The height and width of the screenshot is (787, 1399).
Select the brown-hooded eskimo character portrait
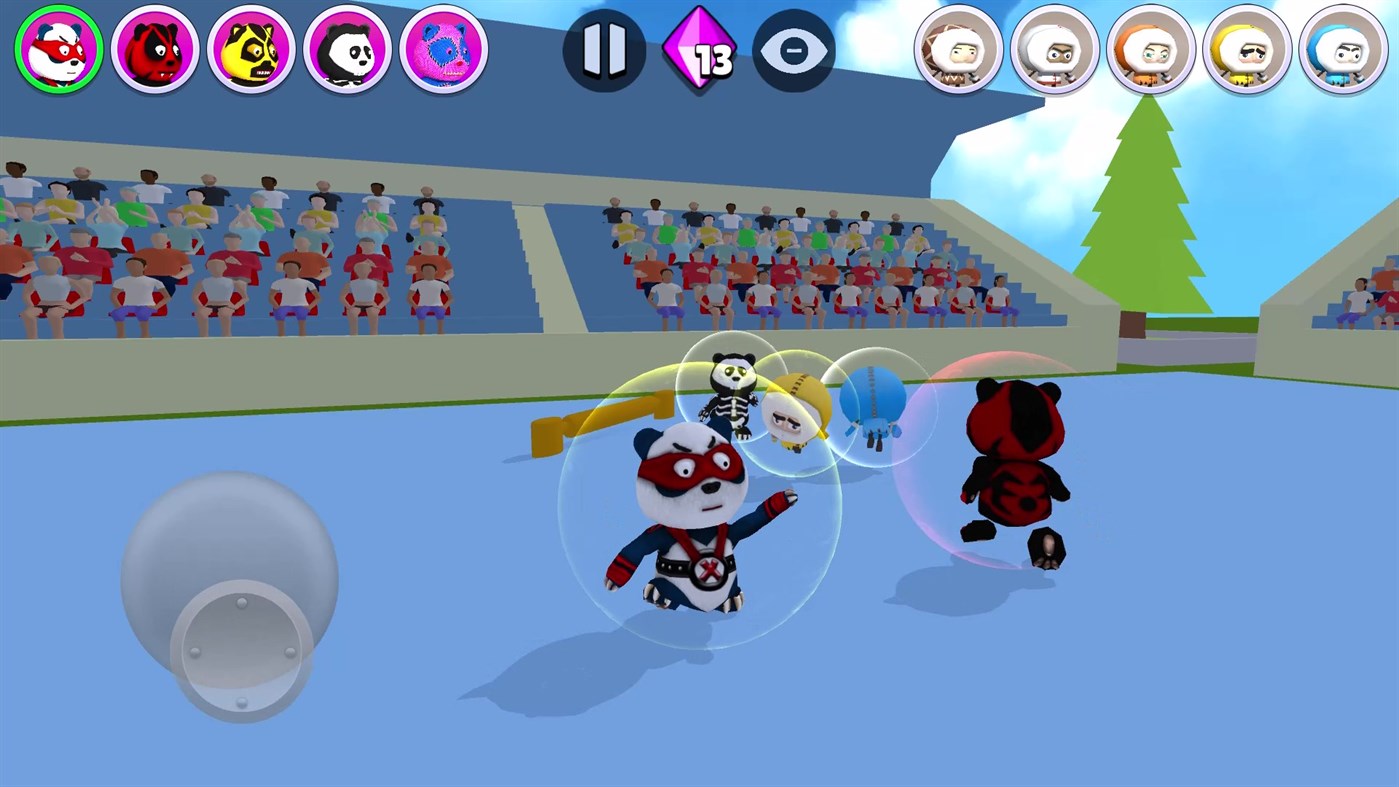tap(958, 49)
